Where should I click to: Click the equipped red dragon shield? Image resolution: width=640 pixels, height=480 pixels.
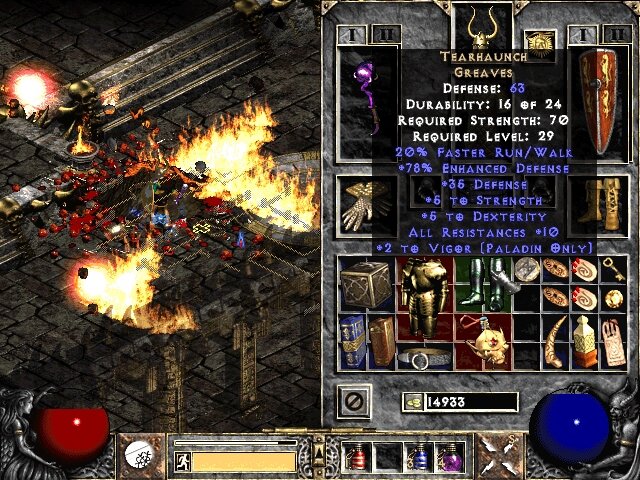600,100
